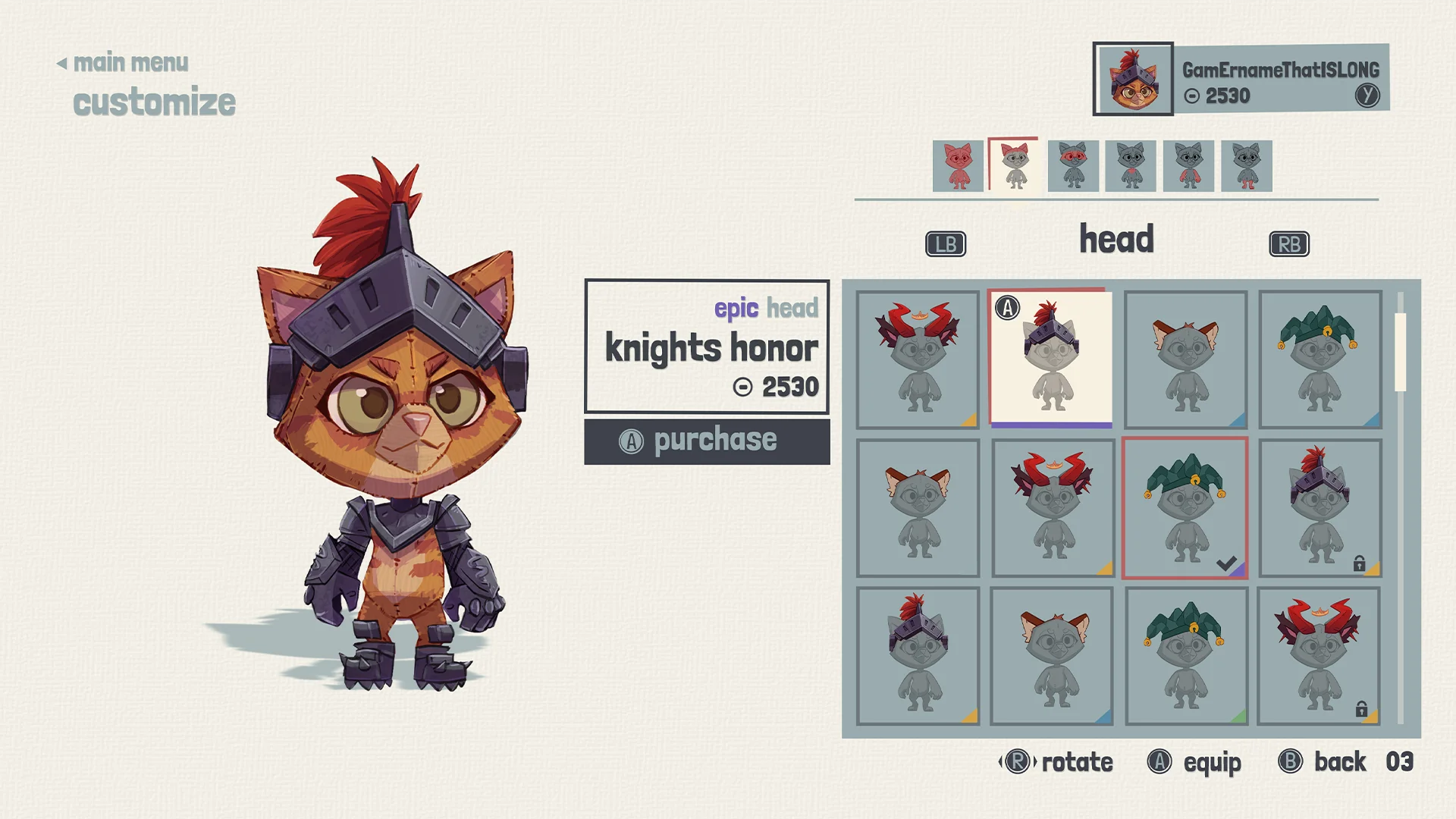Click the player avatar portrait at top right

point(1133,81)
